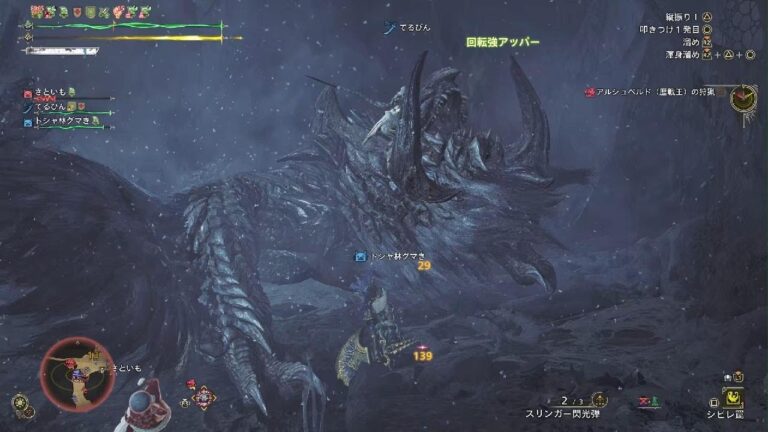Click the quest timer clock icon
Screen dimensions: 768x432
click(x=742, y=97)
